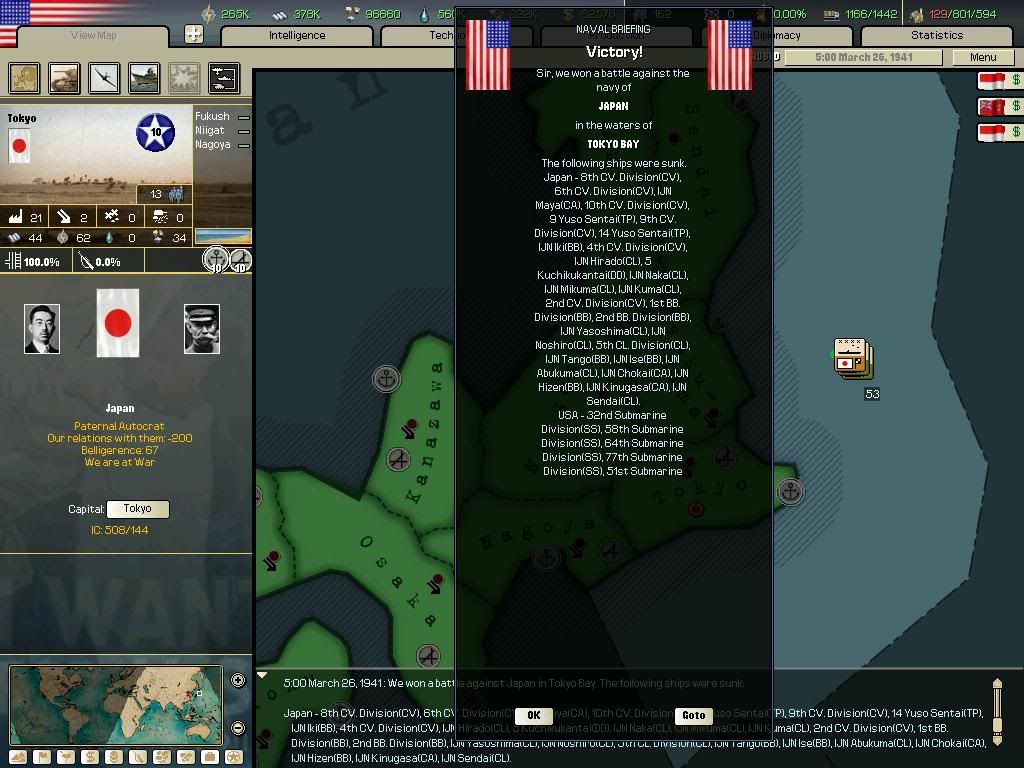
Task: Jump to capital Tokyo button
Action: [137, 509]
